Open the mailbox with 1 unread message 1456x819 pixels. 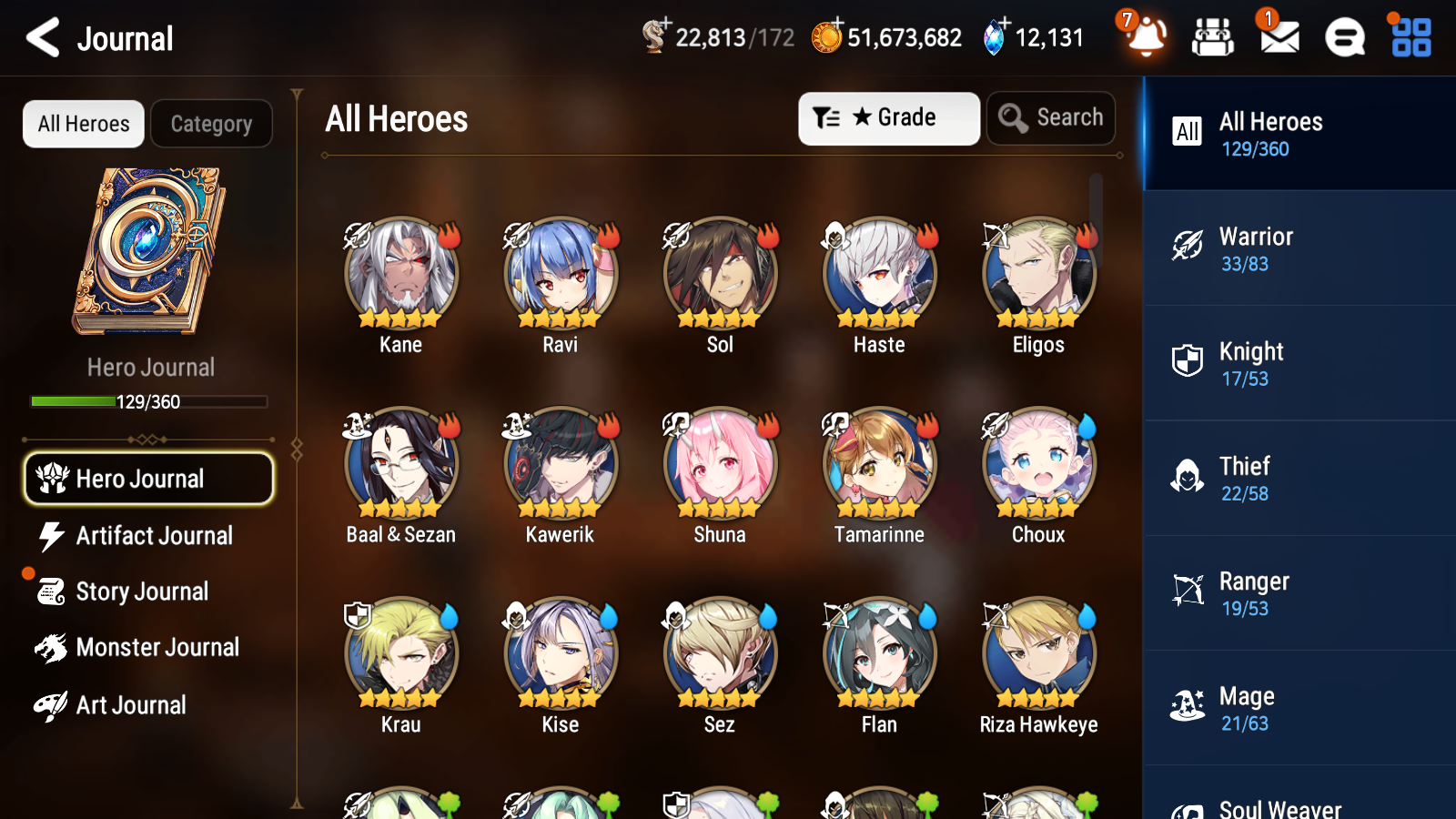[1278, 38]
